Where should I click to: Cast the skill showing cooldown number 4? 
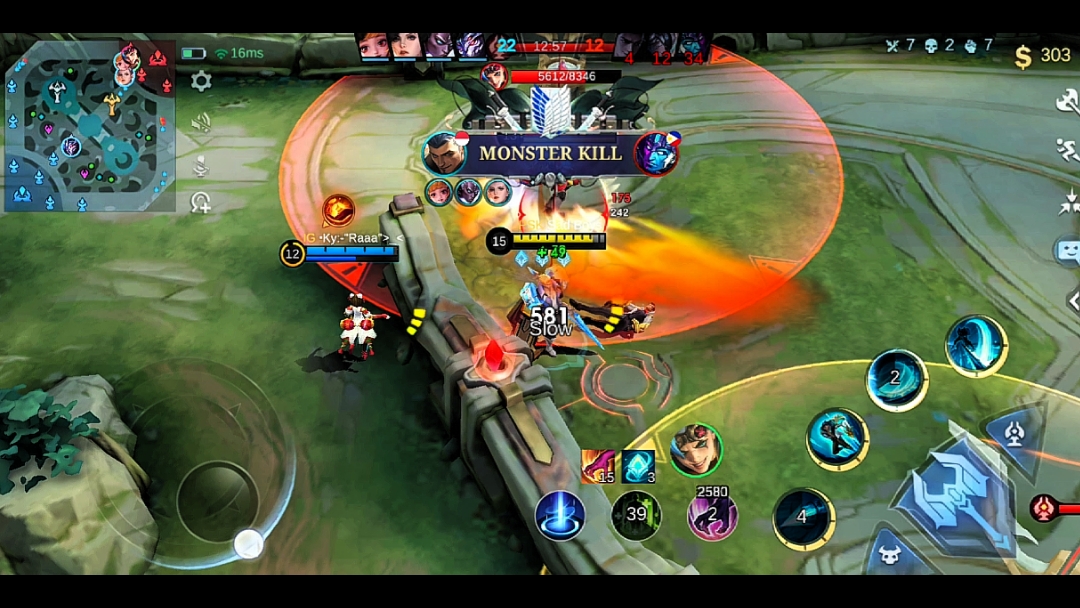pyautogui.click(x=803, y=518)
